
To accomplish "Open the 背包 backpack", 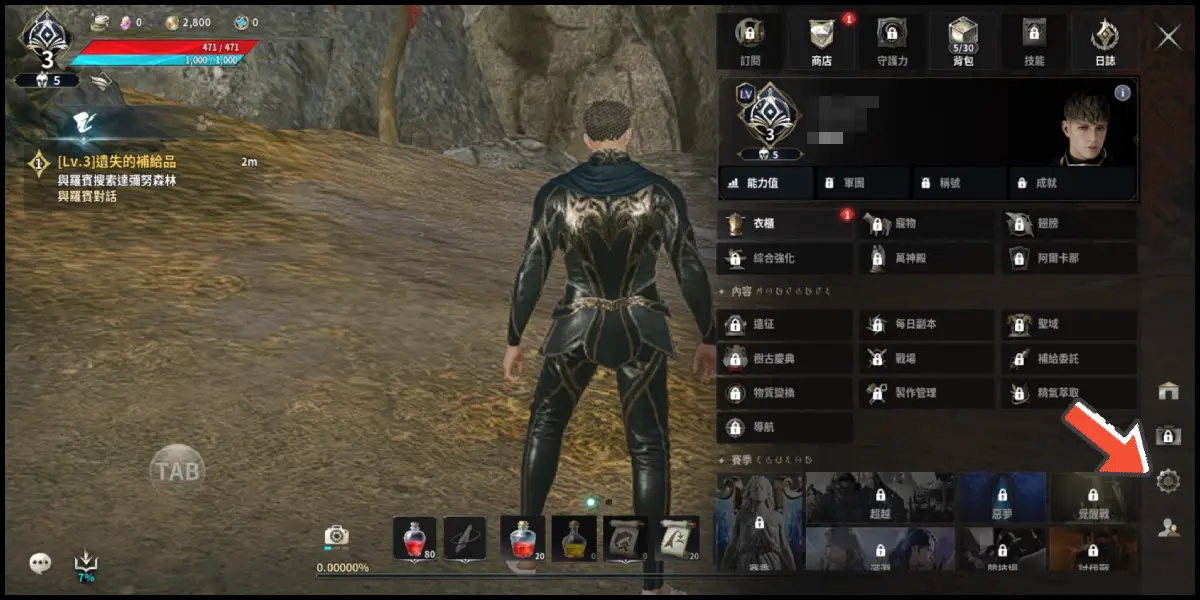I will (x=964, y=41).
